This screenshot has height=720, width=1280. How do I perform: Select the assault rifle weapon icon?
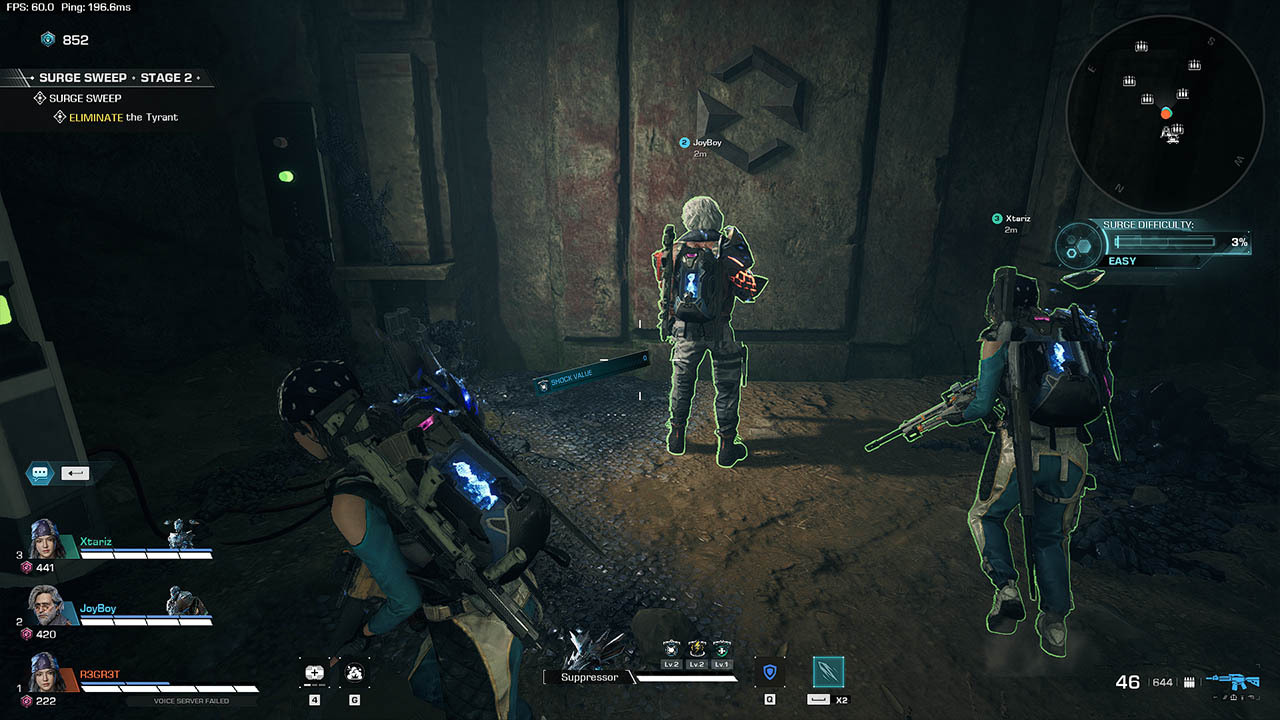(x=1231, y=681)
